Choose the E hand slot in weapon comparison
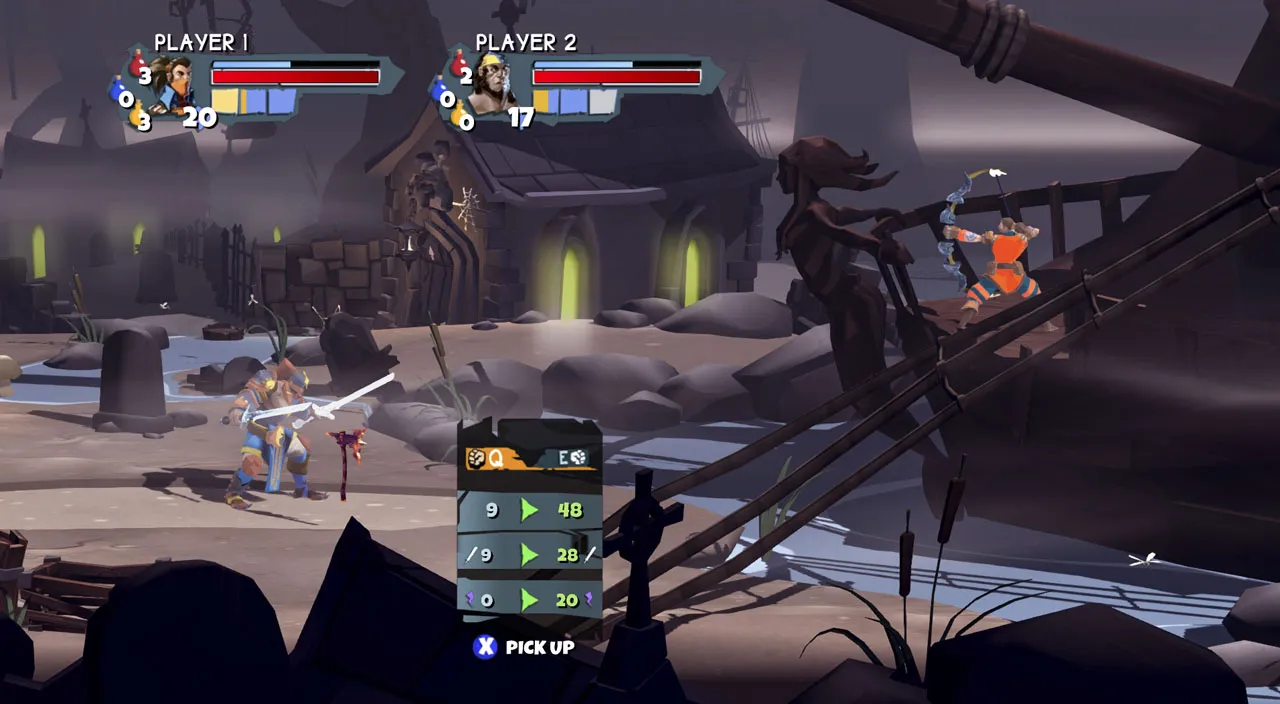Viewport: 1280px width, 704px height. 571,457
